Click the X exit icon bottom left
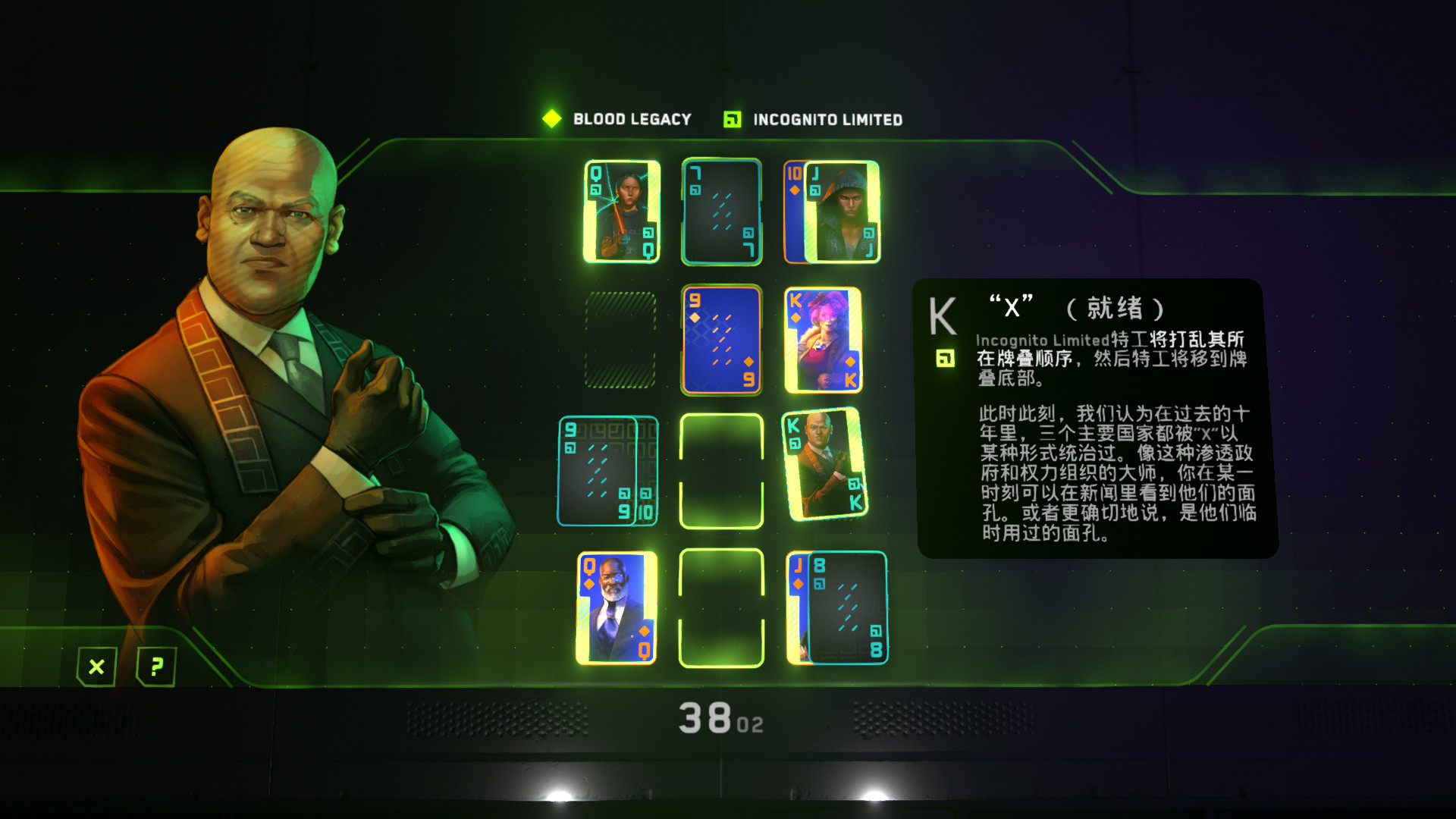This screenshot has width=1456, height=819. [x=96, y=668]
